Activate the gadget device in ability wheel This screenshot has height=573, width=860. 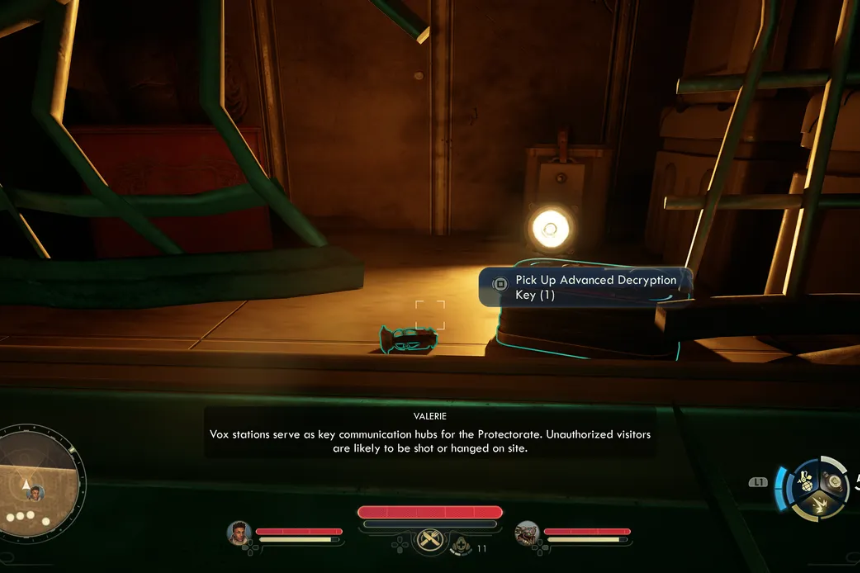pos(834,482)
